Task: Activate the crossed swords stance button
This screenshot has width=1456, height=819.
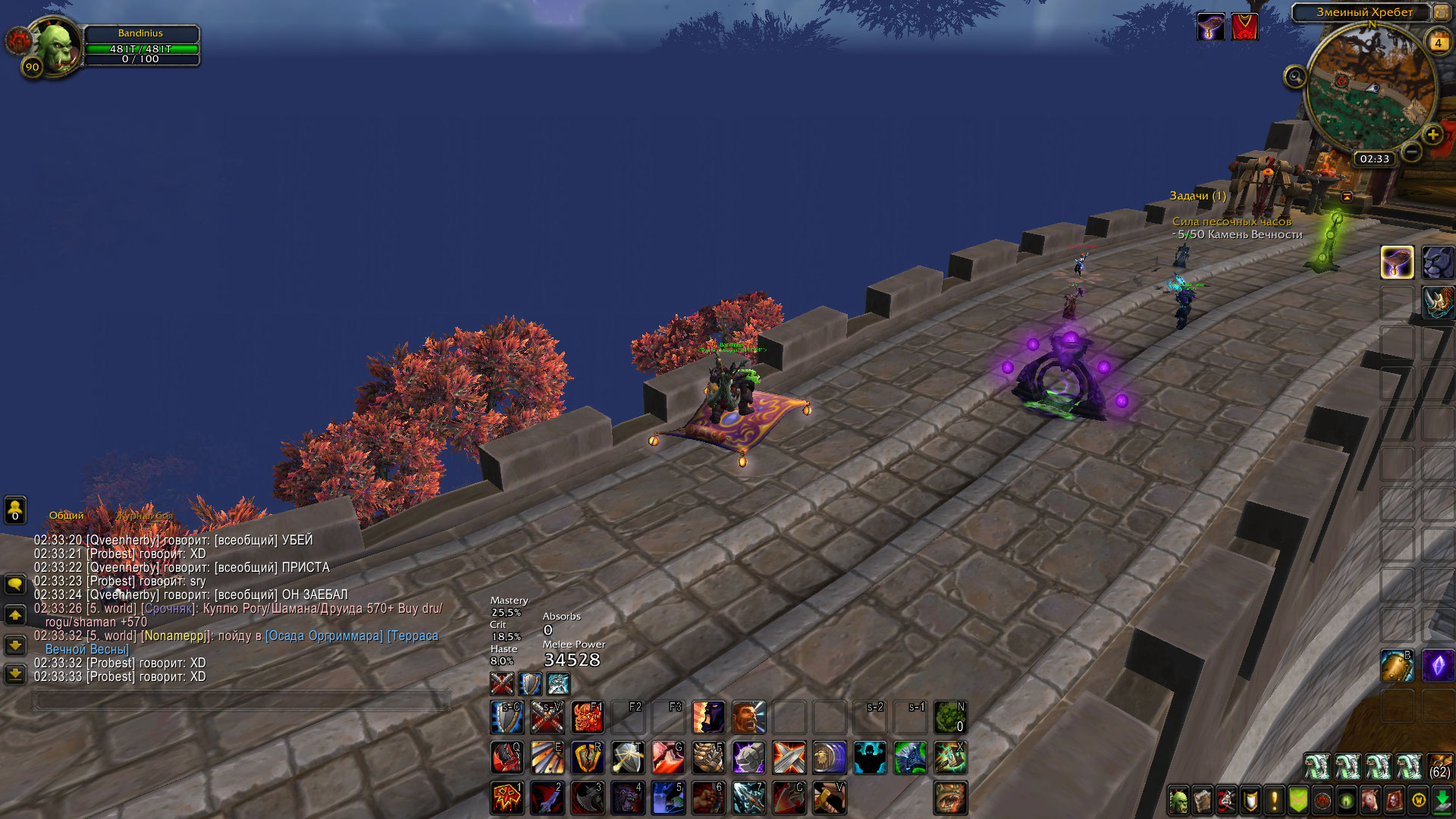Action: point(502,684)
